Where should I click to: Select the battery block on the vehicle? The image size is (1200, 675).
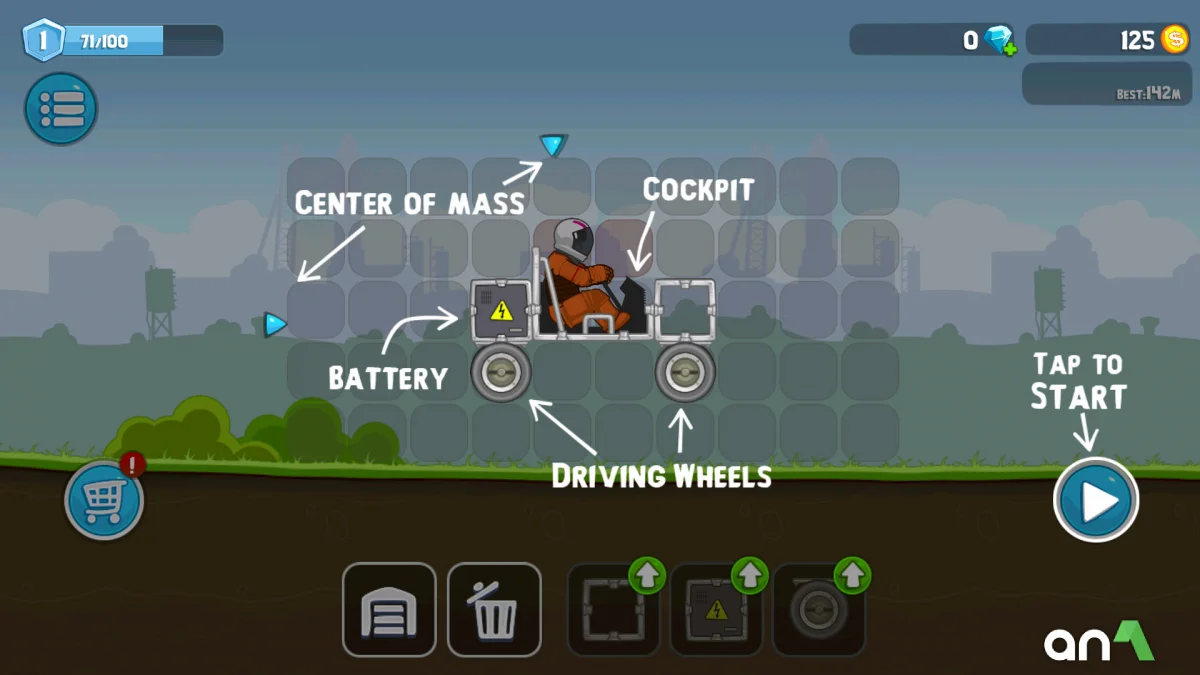tap(501, 311)
